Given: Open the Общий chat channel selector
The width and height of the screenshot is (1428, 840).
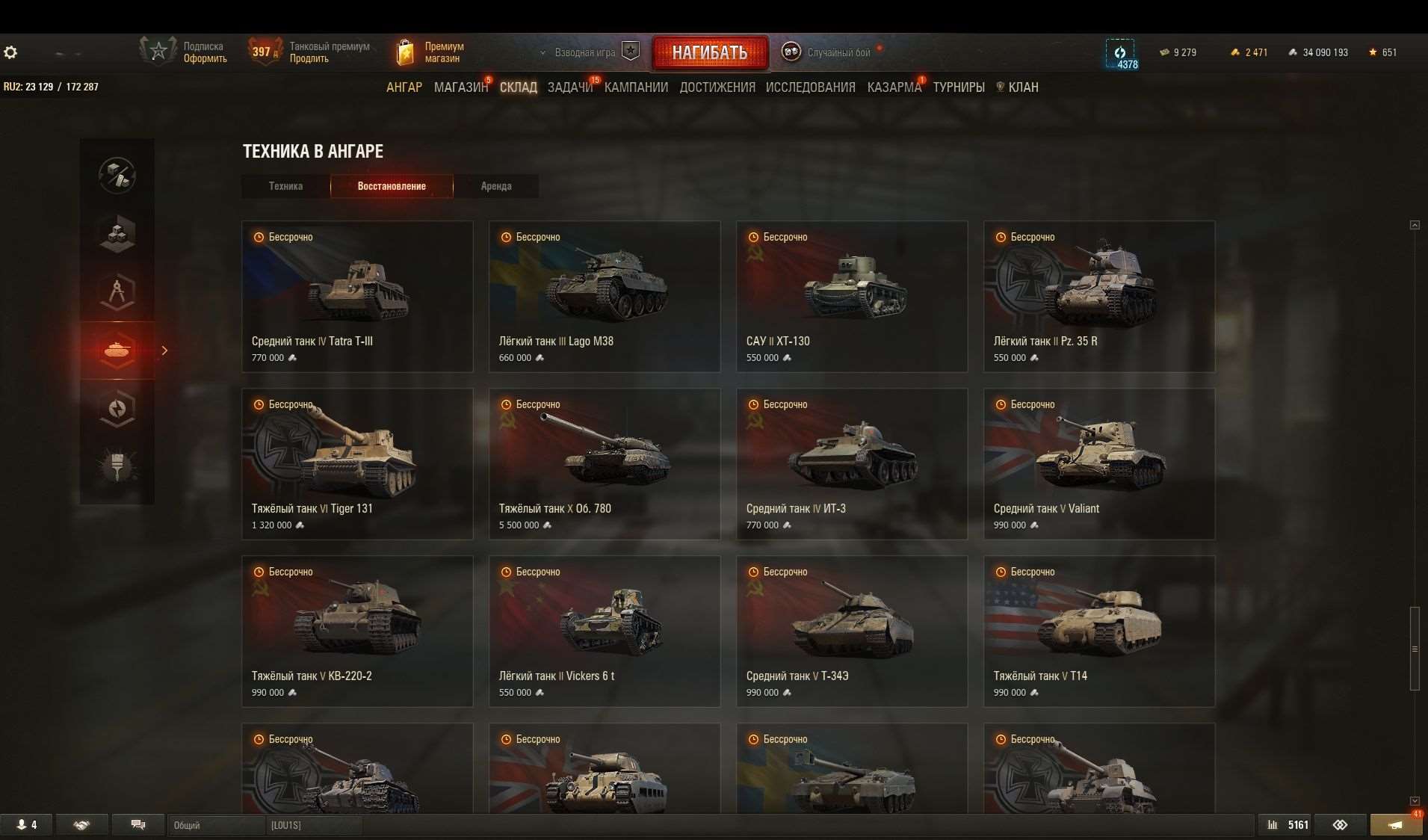Looking at the screenshot, I should (x=217, y=826).
